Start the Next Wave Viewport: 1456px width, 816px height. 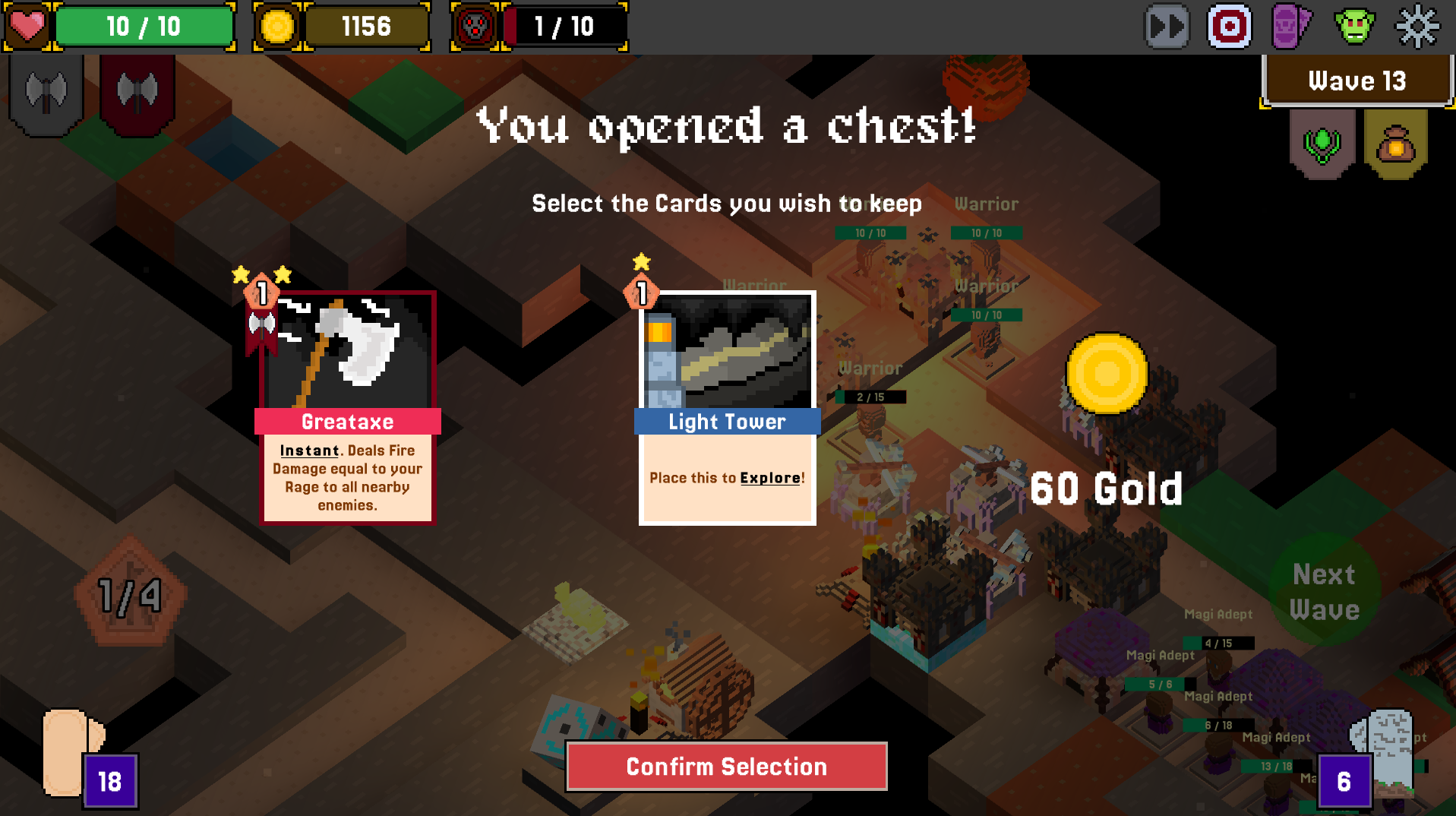1325,591
